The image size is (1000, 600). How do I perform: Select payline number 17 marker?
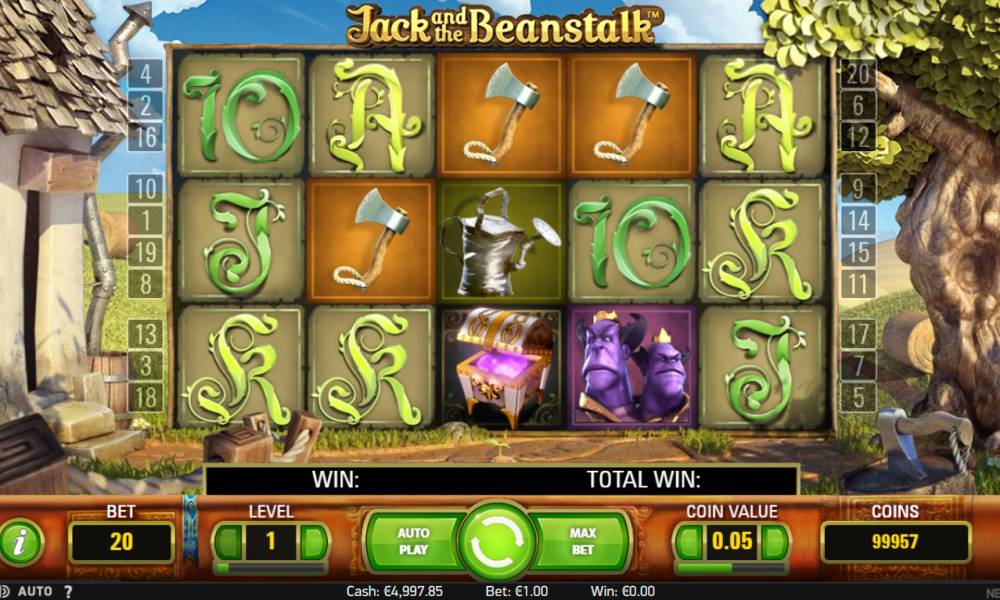(x=858, y=333)
